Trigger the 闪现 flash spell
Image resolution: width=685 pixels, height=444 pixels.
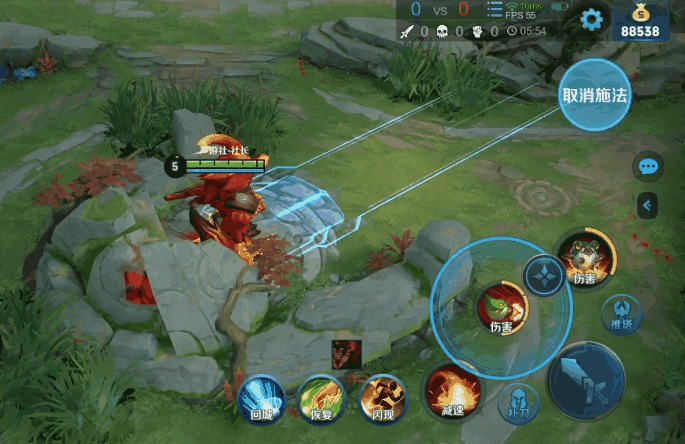[x=383, y=397]
